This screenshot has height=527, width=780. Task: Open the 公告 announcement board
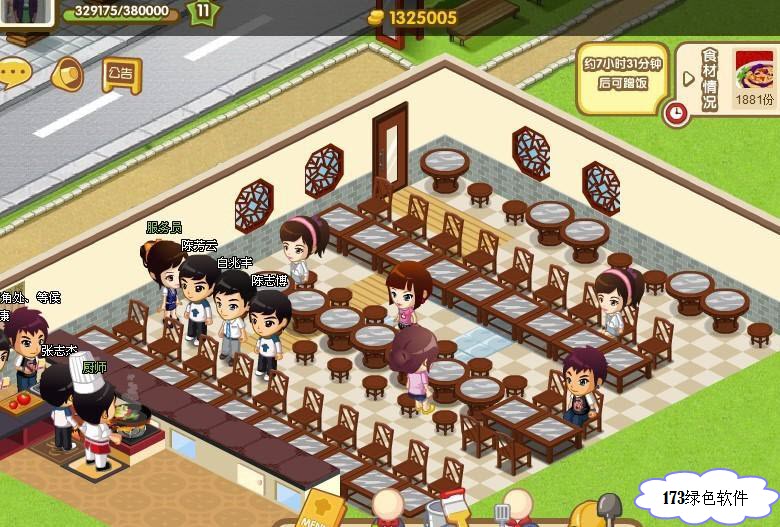(x=121, y=73)
